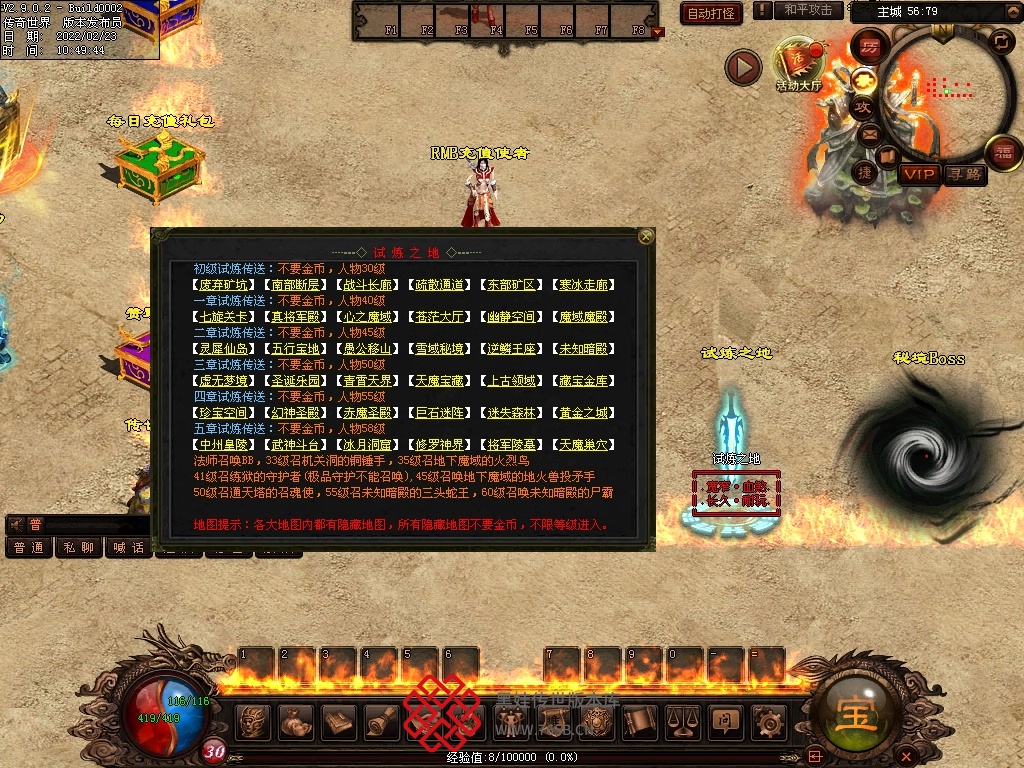
Task: Click the 寻路 pathfinding button
Action: [x=965, y=175]
